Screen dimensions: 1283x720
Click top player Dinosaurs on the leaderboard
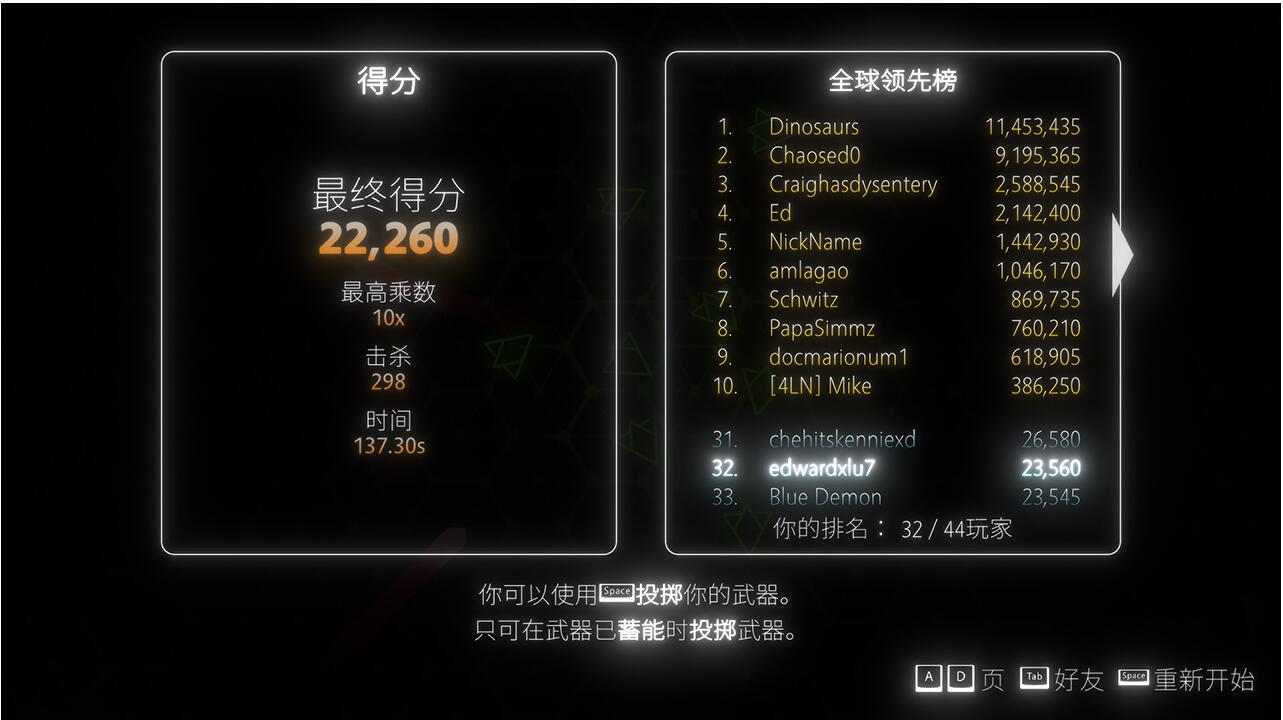[x=815, y=127]
